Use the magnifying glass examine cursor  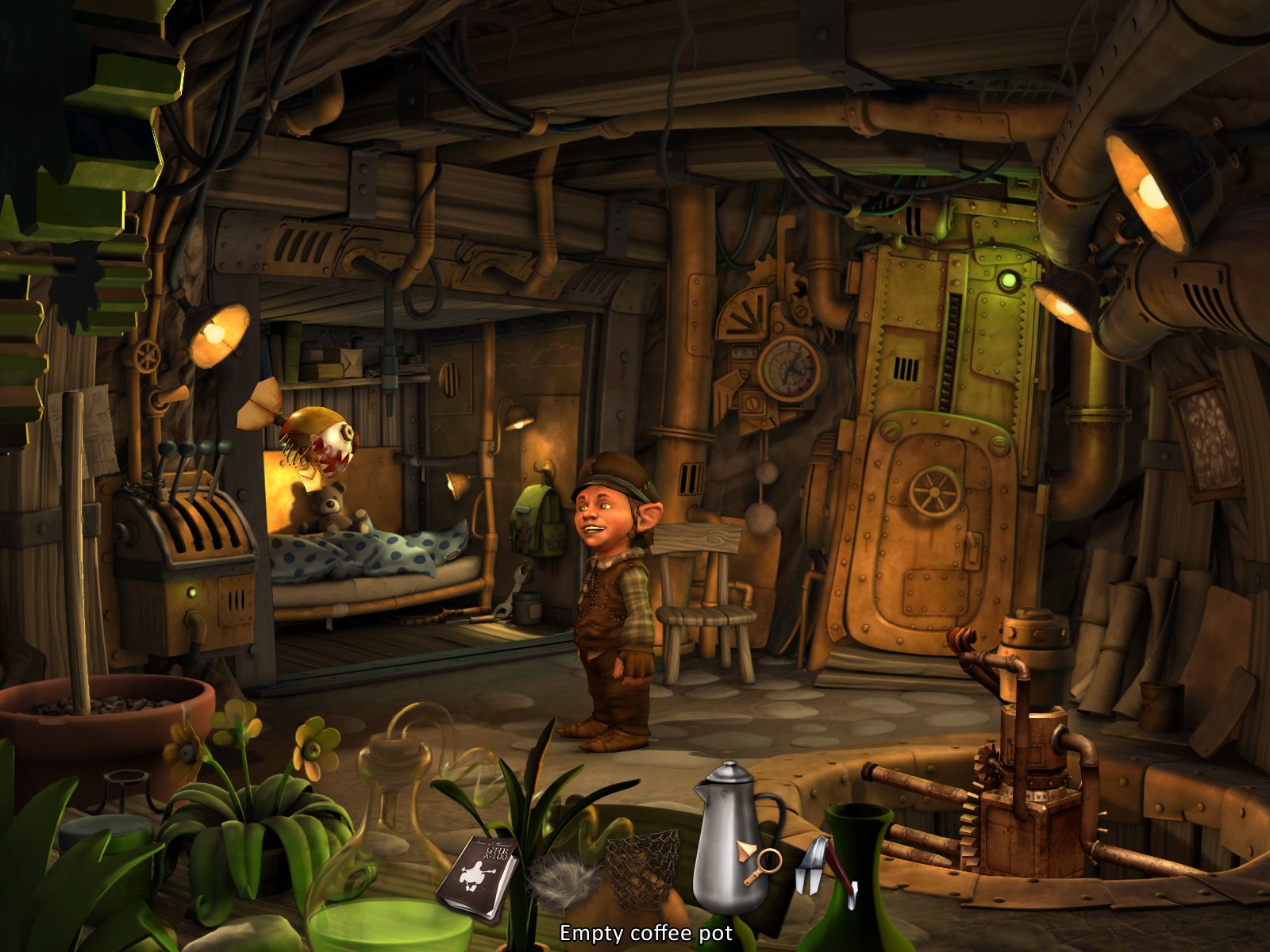coord(766,861)
